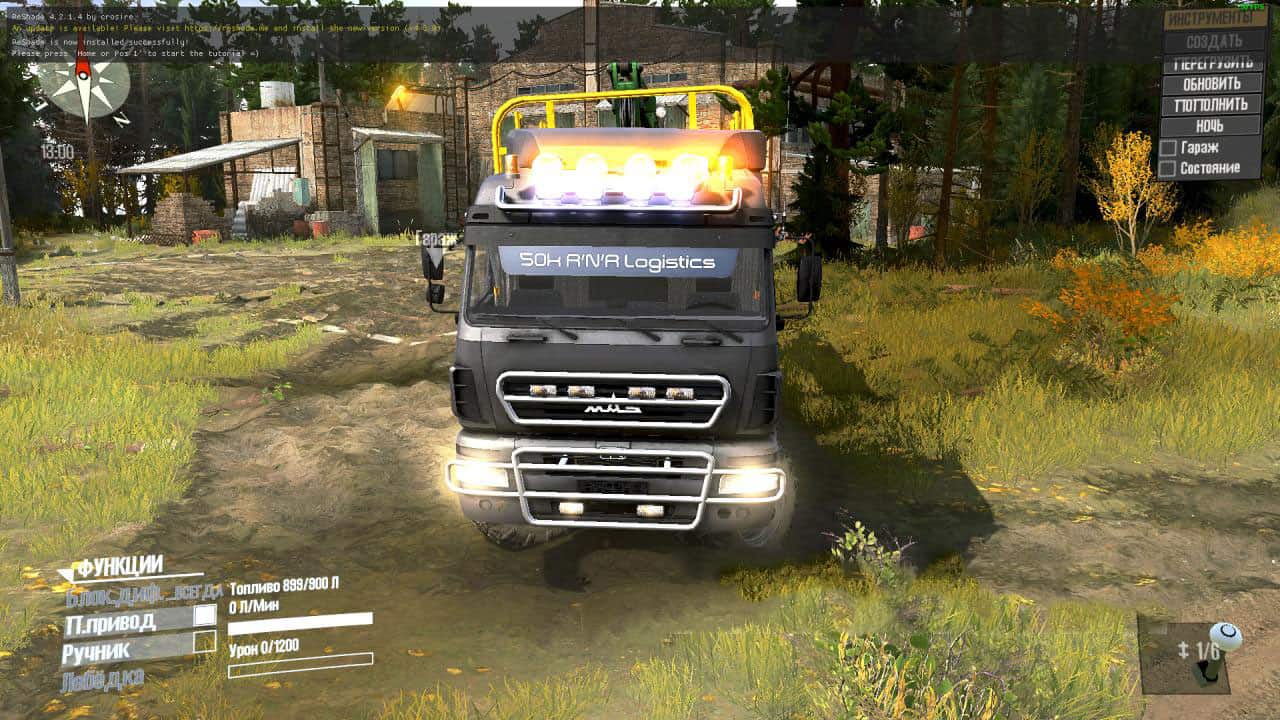Activate the Лебёдка winch function
This screenshot has width=1280, height=720.
(x=103, y=679)
